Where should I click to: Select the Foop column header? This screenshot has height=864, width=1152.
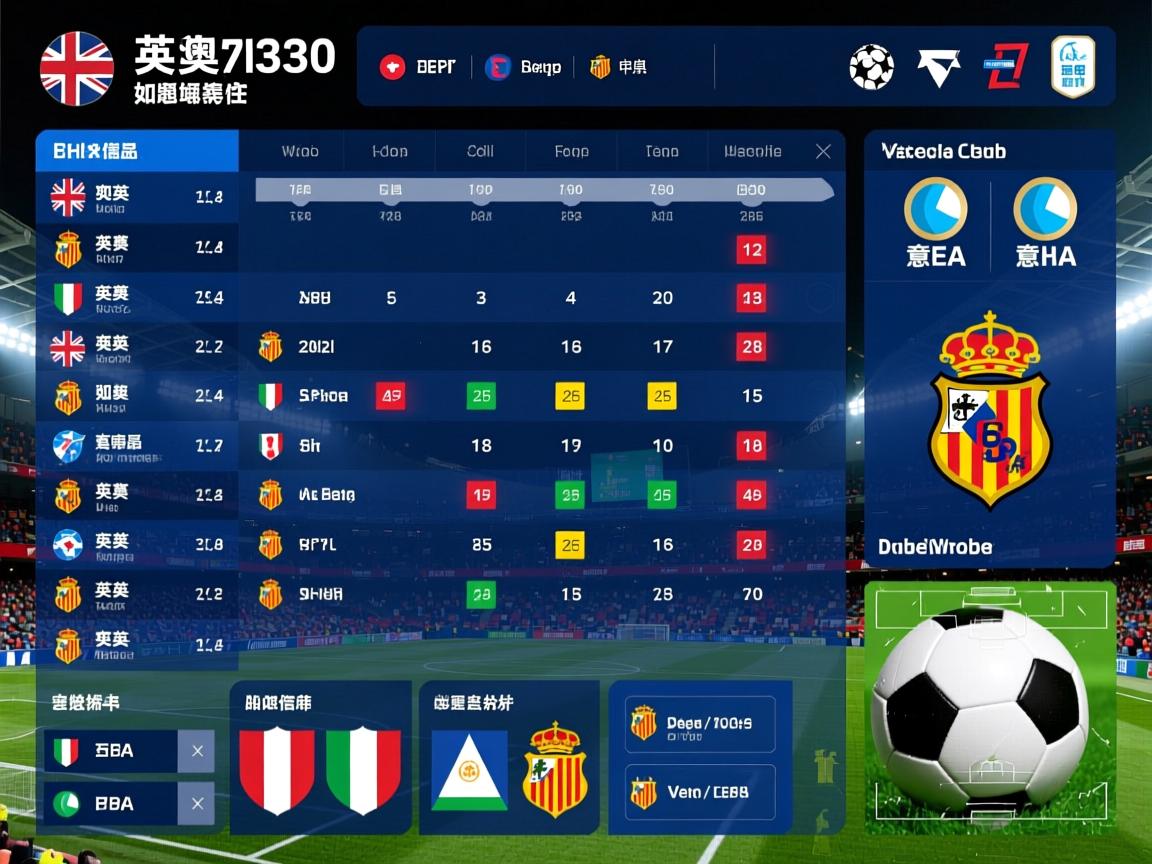coord(571,151)
